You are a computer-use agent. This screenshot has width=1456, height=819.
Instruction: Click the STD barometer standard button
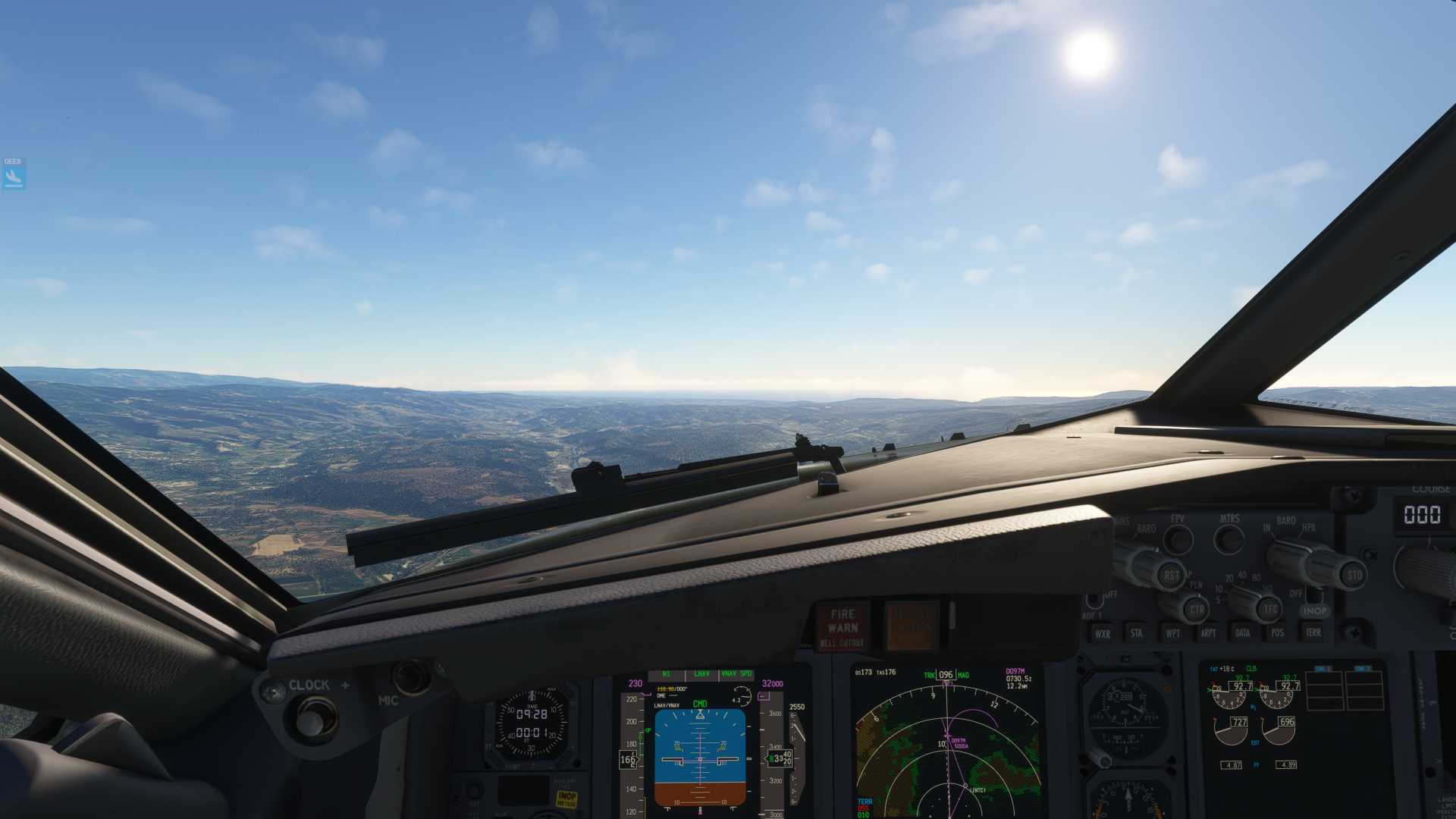(1354, 575)
